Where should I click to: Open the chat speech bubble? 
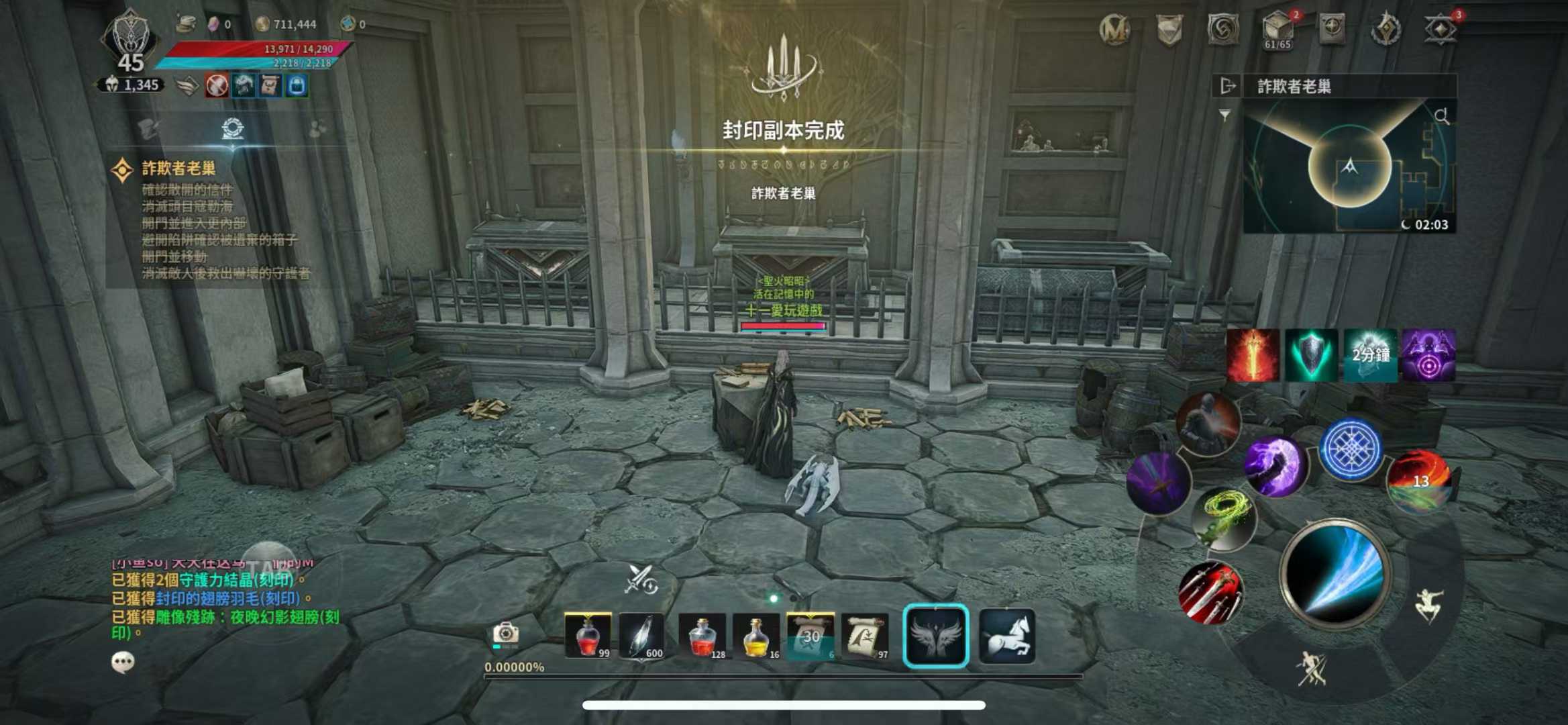coord(123,663)
